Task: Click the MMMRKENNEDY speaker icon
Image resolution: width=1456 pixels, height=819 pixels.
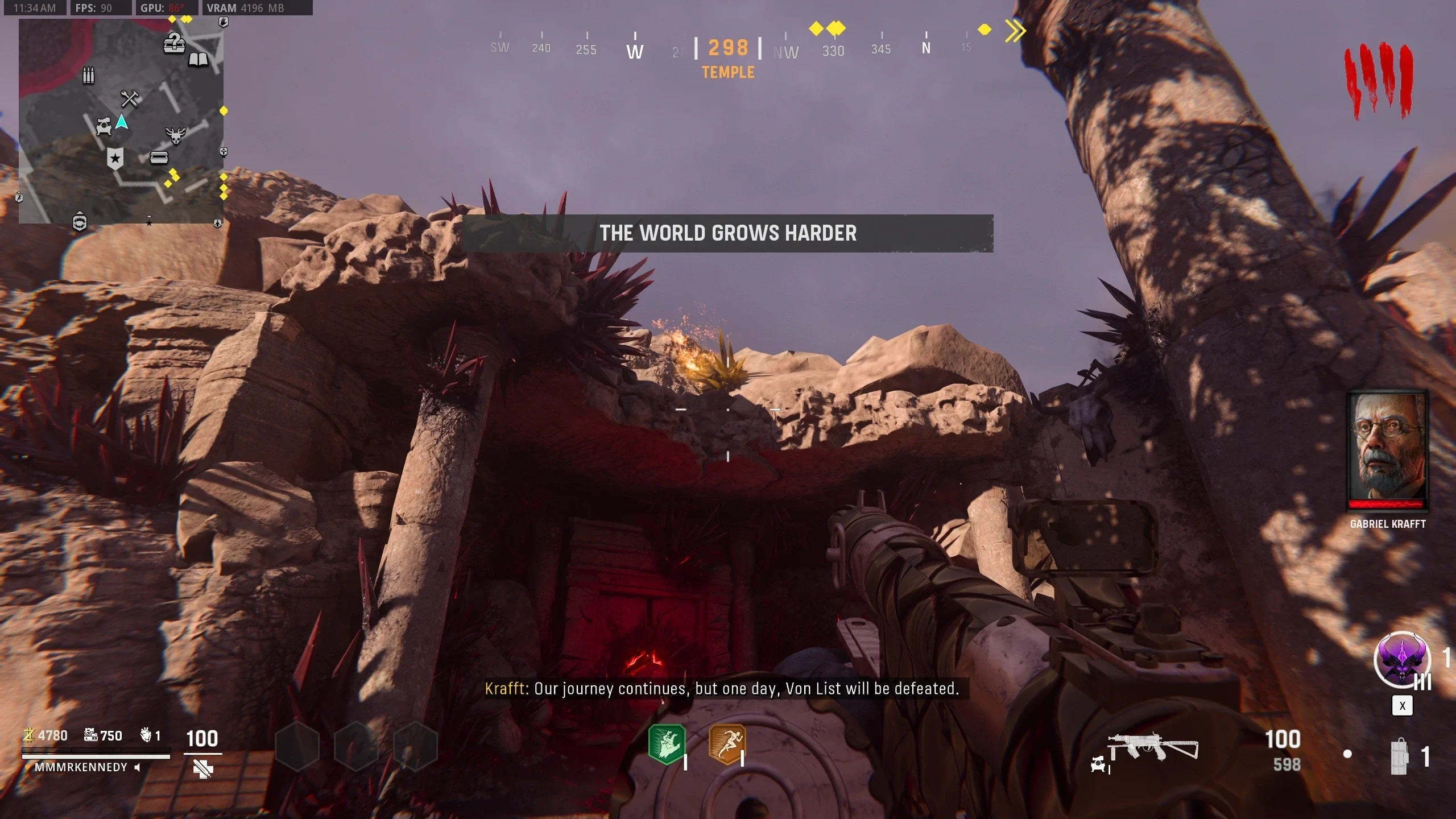Action: pos(137,767)
